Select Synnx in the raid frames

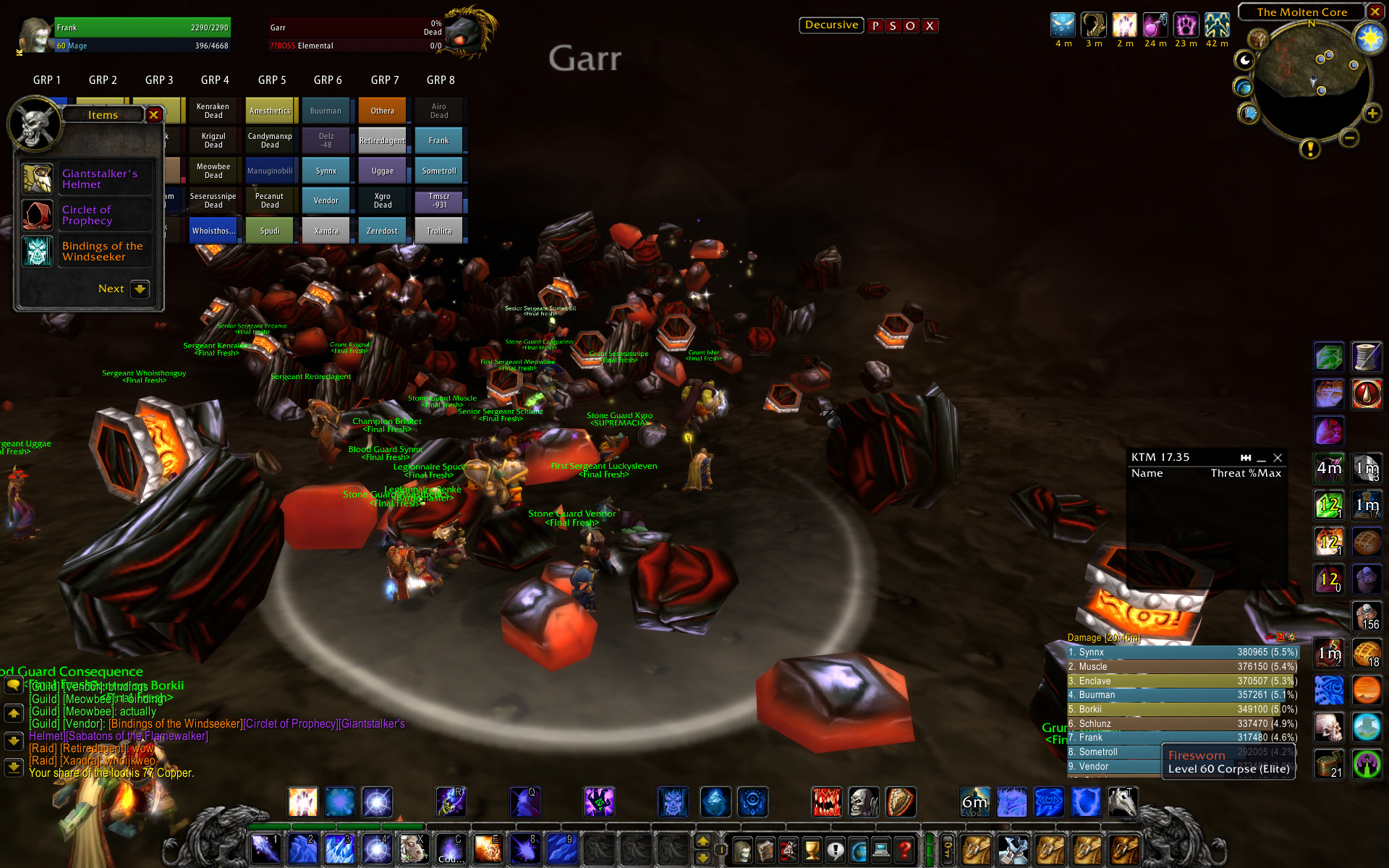point(326,171)
